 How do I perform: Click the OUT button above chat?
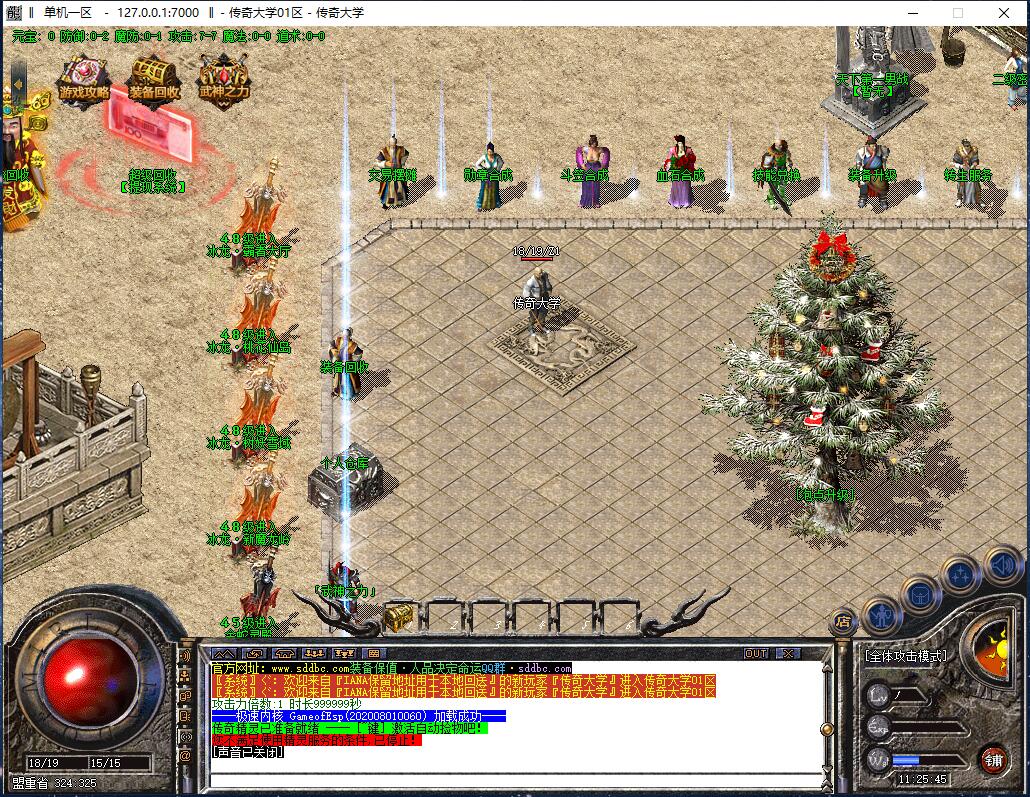tap(756, 653)
